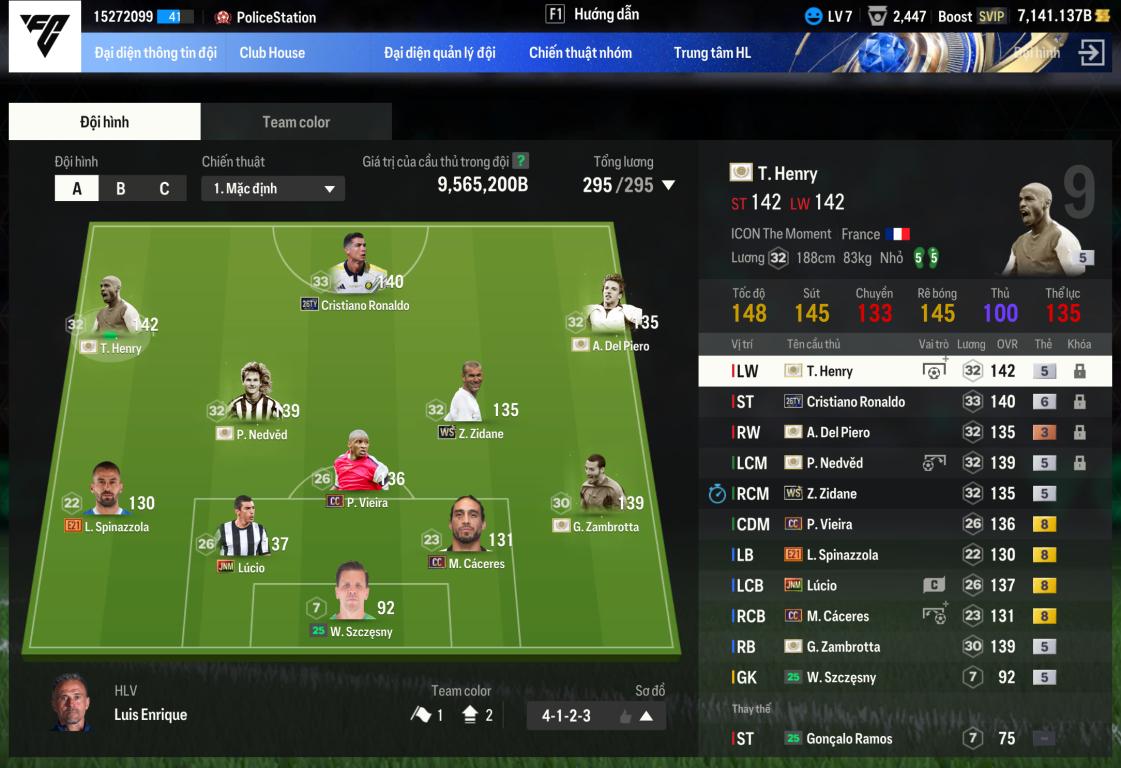
Task: Click the exit icon at top right
Action: pos(1091,53)
